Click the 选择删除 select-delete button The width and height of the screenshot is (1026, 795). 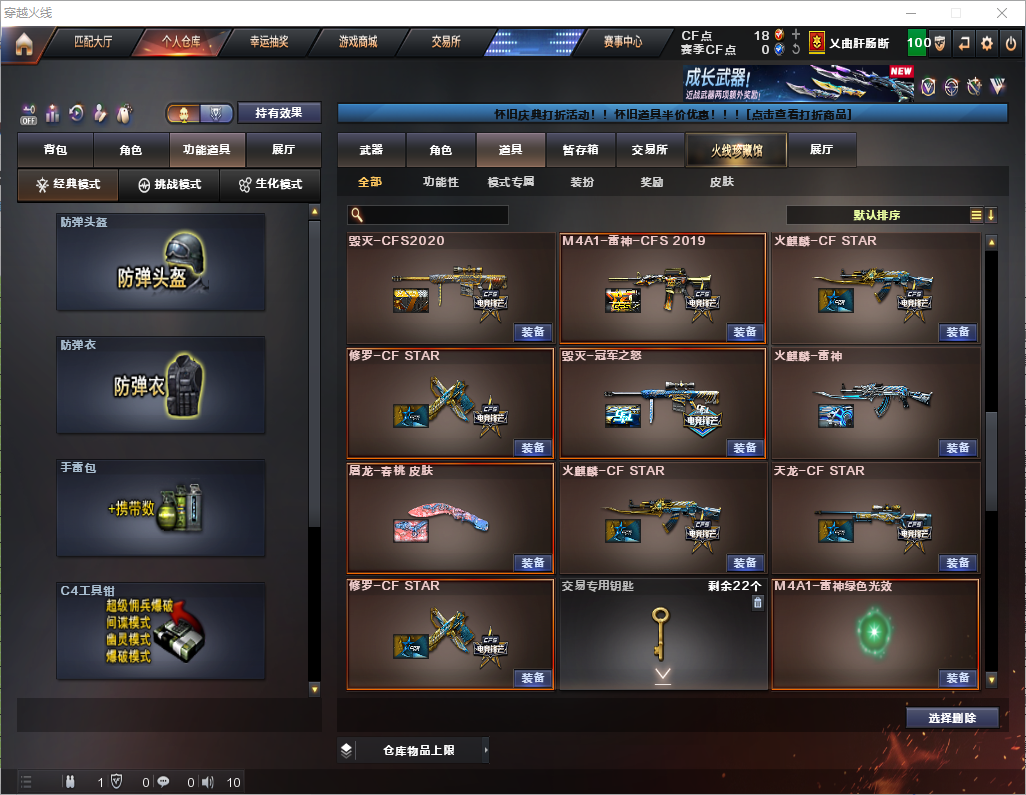tap(952, 718)
